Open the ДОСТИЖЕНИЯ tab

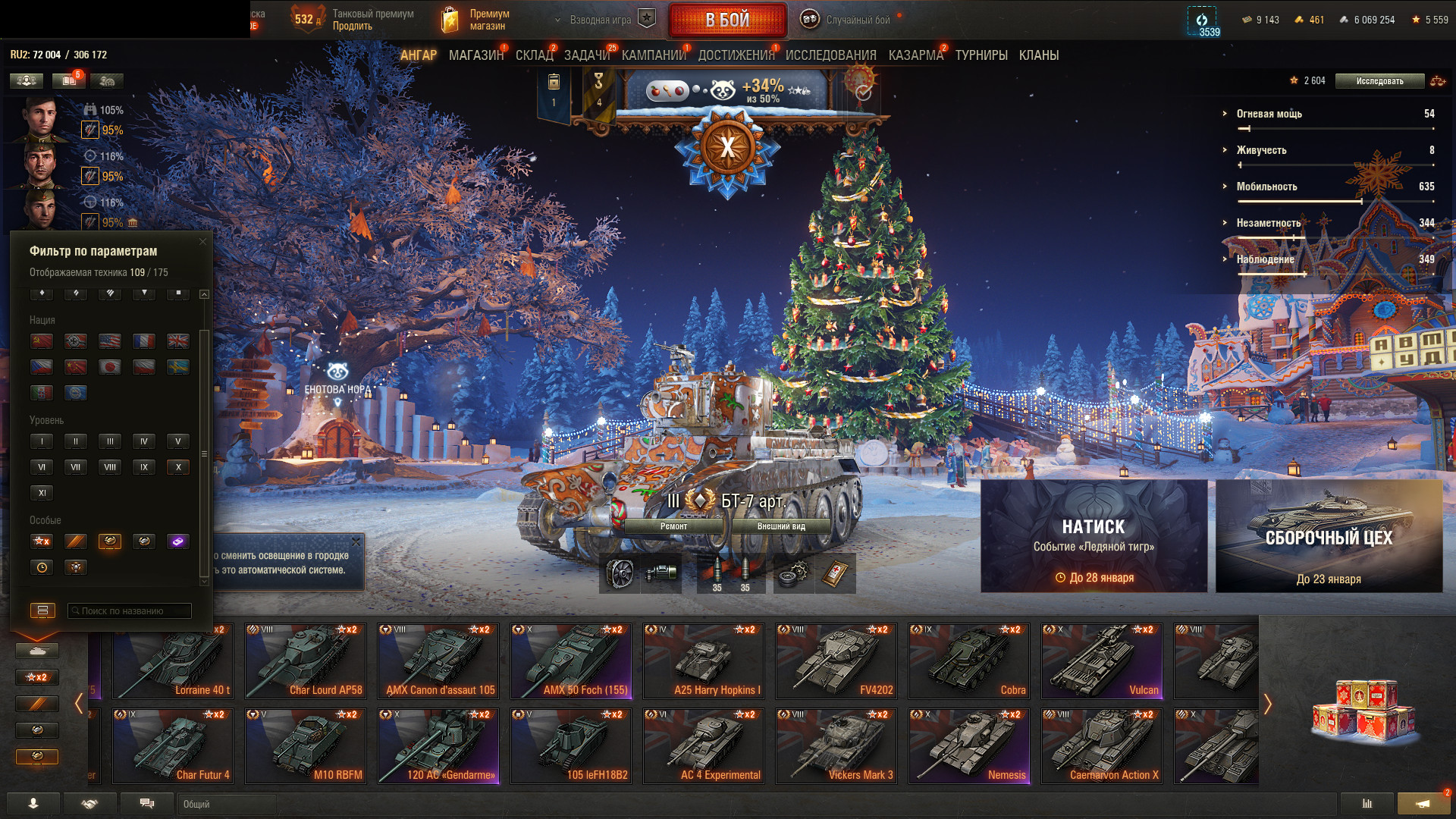point(736,55)
